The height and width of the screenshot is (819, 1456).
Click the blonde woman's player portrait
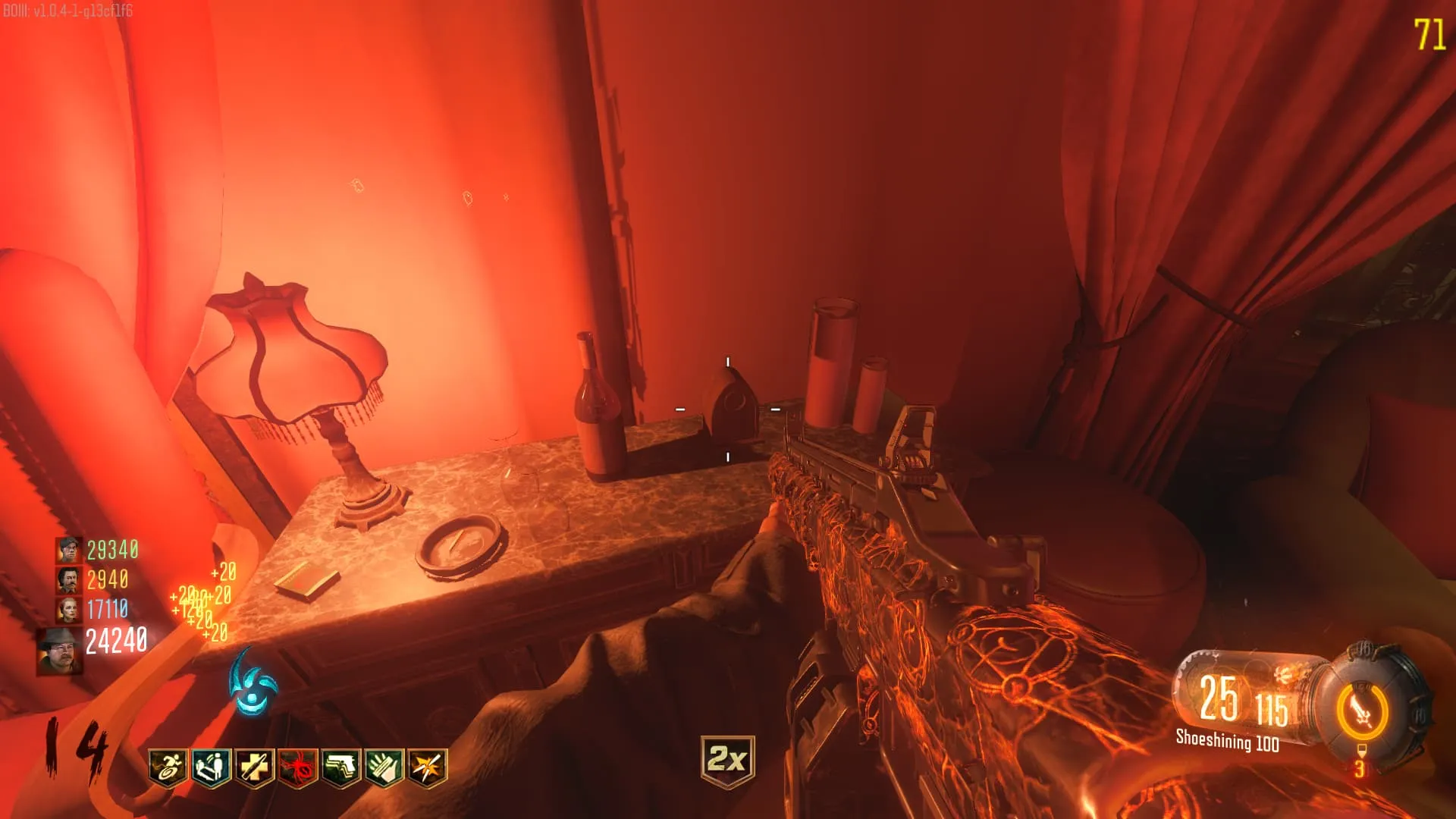coord(68,610)
